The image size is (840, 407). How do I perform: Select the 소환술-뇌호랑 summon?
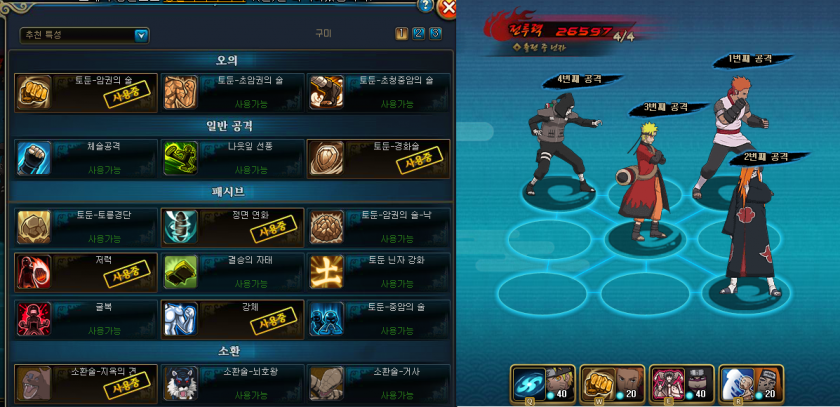231,383
